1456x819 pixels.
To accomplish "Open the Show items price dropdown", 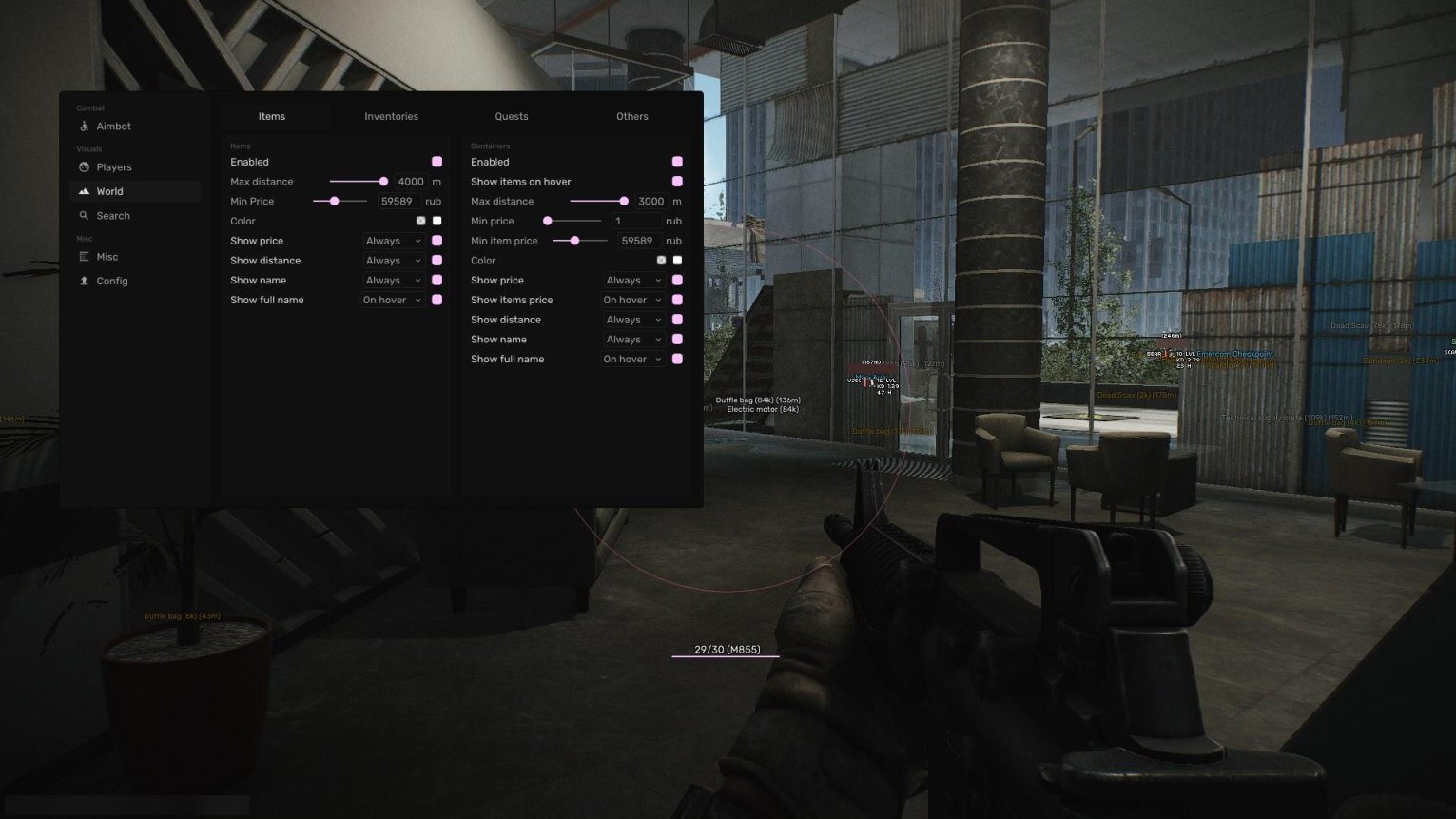I will point(632,301).
